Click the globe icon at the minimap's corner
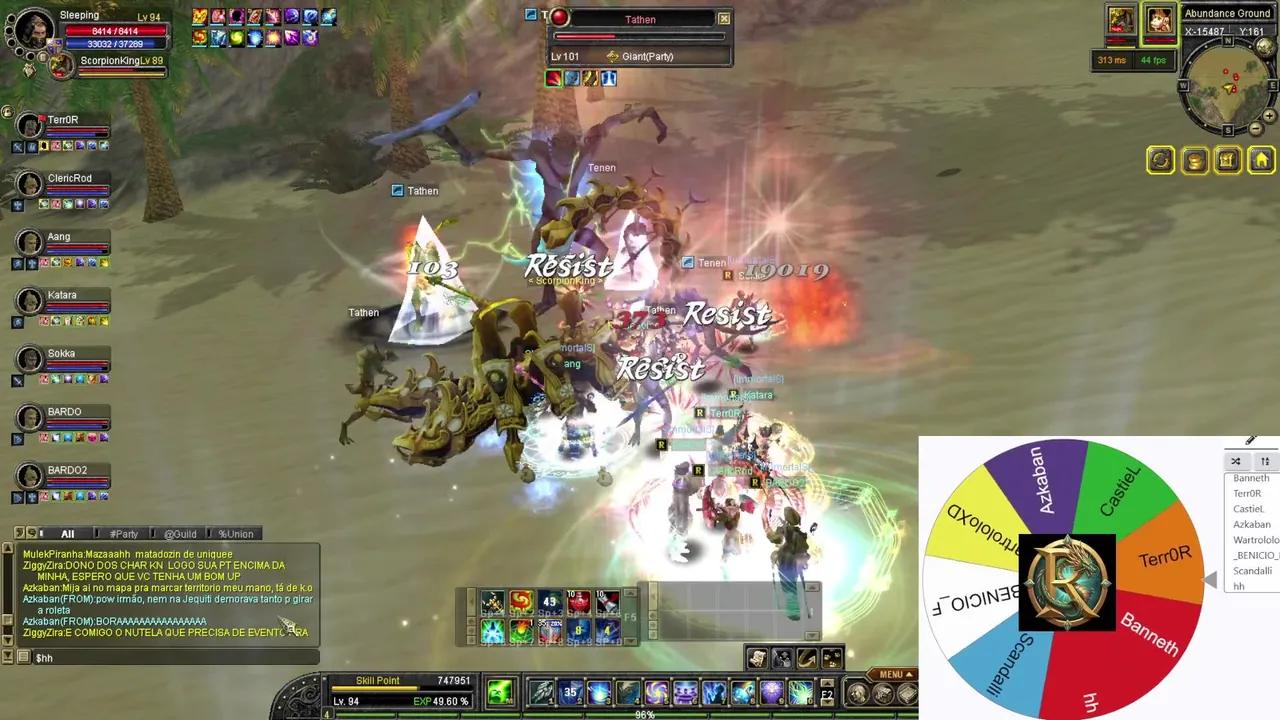 1263,46
